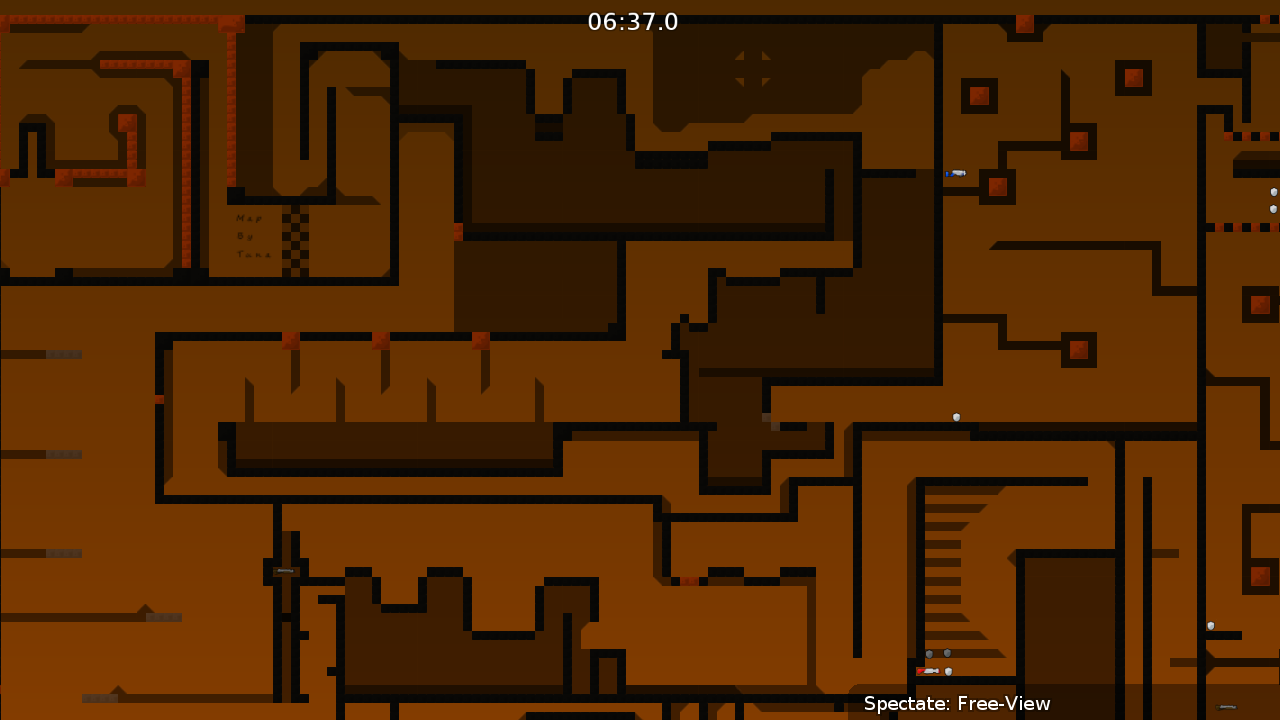Click the armor shield above the laser rifle
The image size is (1280, 720).
947,670
